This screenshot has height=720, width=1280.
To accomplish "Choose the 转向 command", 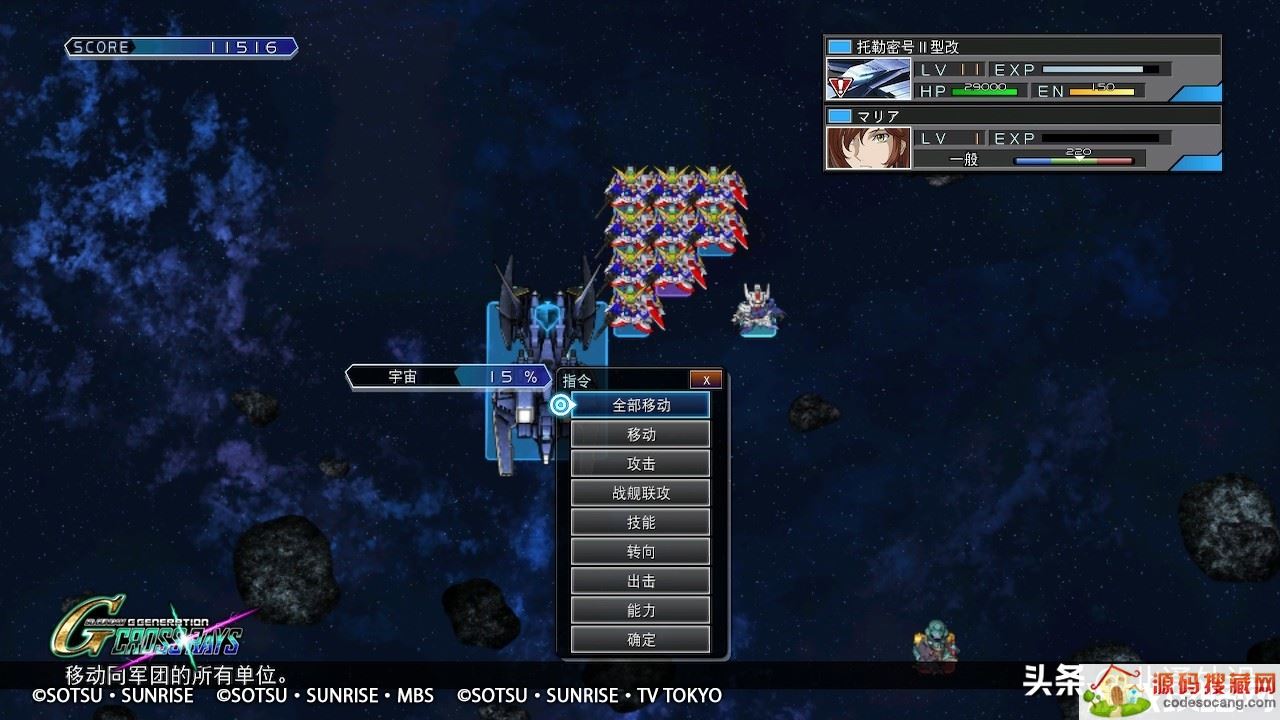I will pos(641,551).
